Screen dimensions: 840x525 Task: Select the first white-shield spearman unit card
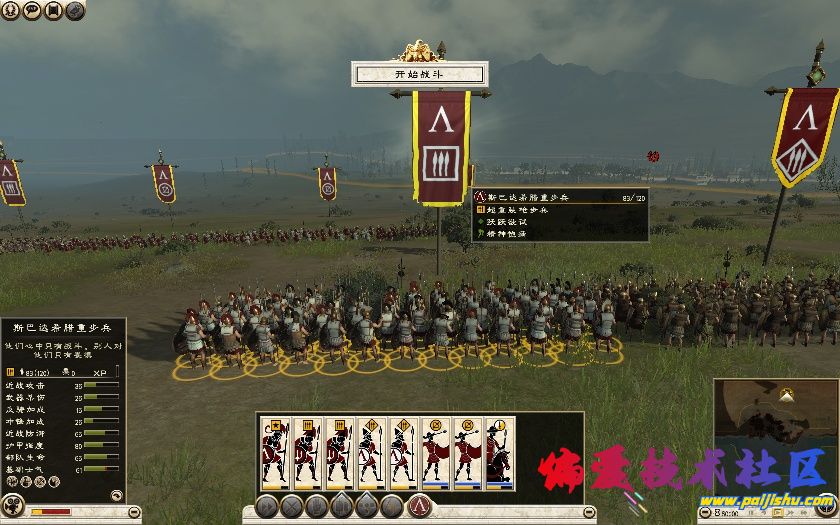pos(371,453)
